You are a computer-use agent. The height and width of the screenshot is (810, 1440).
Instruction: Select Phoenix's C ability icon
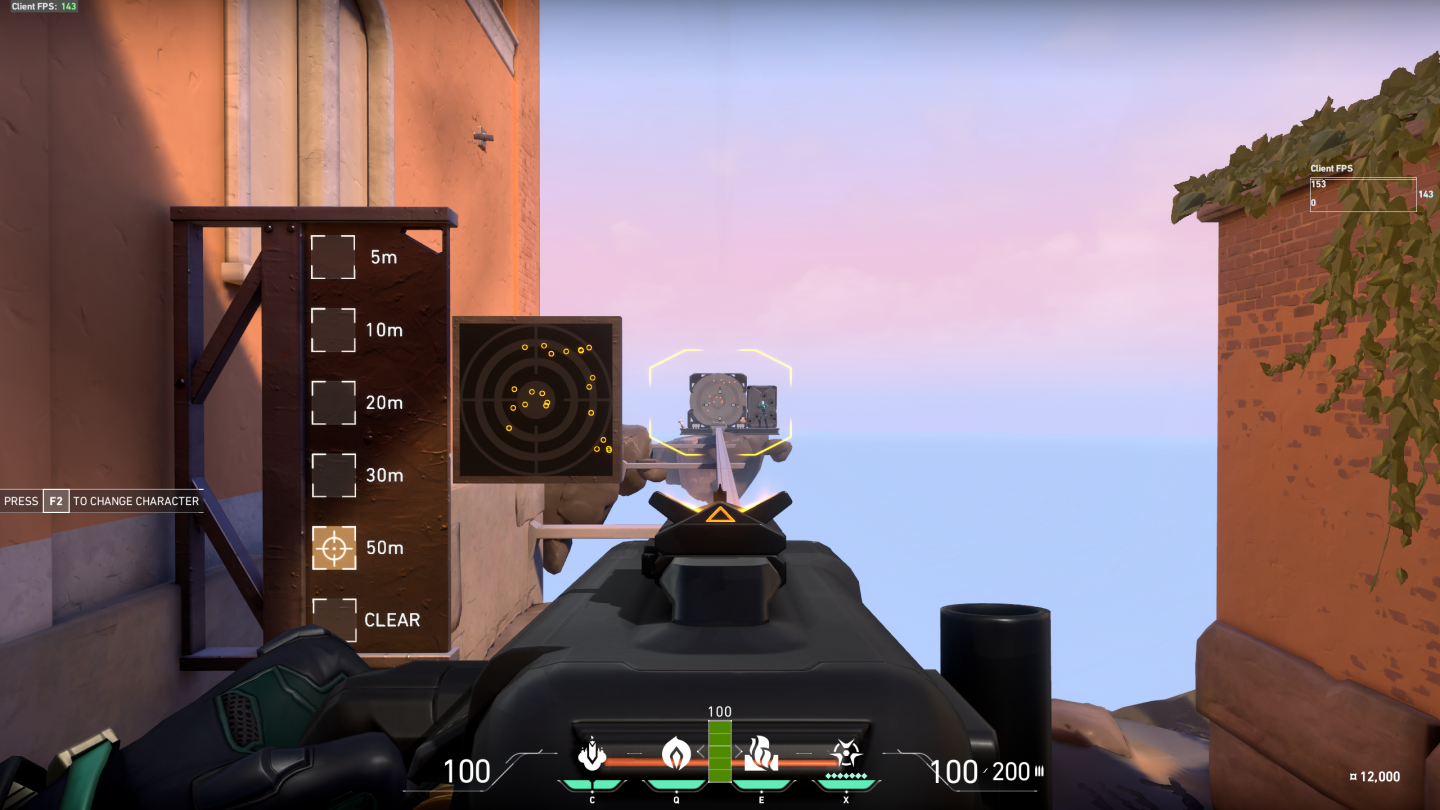(x=592, y=758)
